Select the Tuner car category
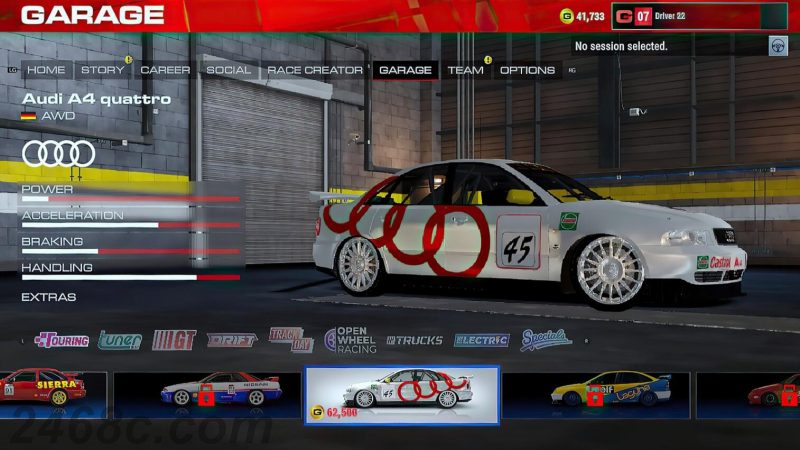Viewport: 800px width, 450px height. (119, 340)
